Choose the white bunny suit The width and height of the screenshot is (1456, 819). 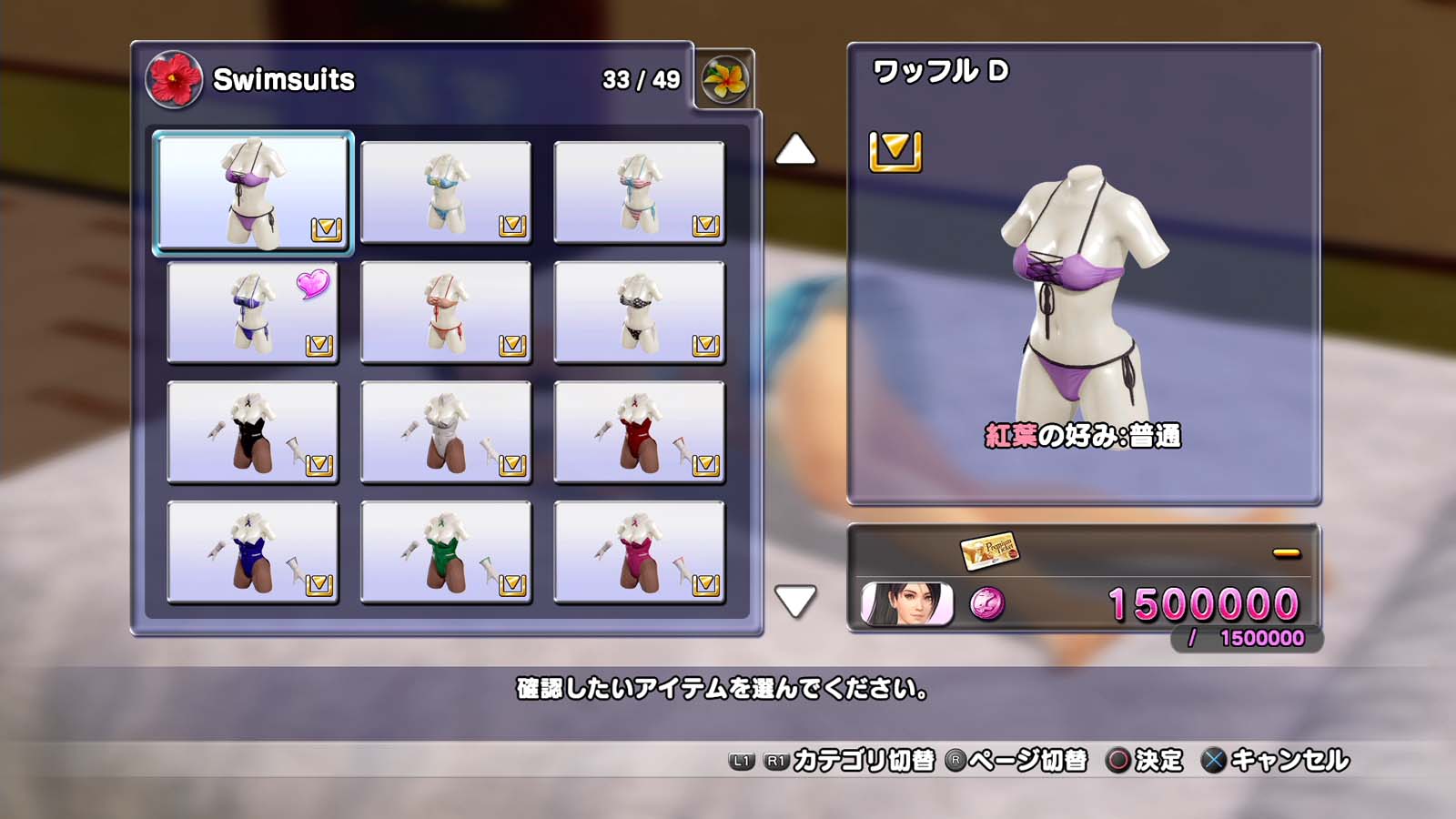[x=446, y=432]
